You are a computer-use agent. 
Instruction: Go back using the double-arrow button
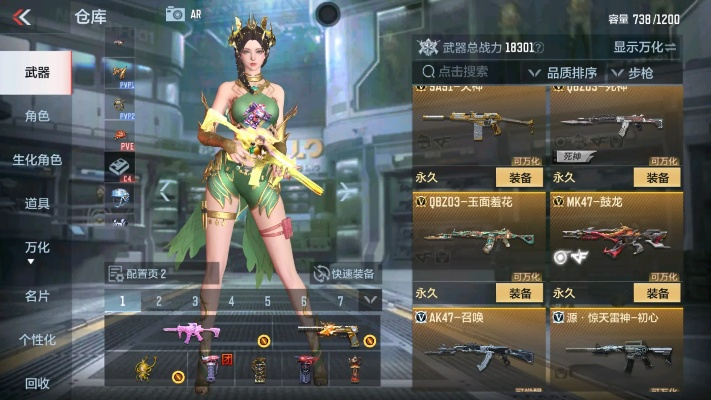pos(22,16)
